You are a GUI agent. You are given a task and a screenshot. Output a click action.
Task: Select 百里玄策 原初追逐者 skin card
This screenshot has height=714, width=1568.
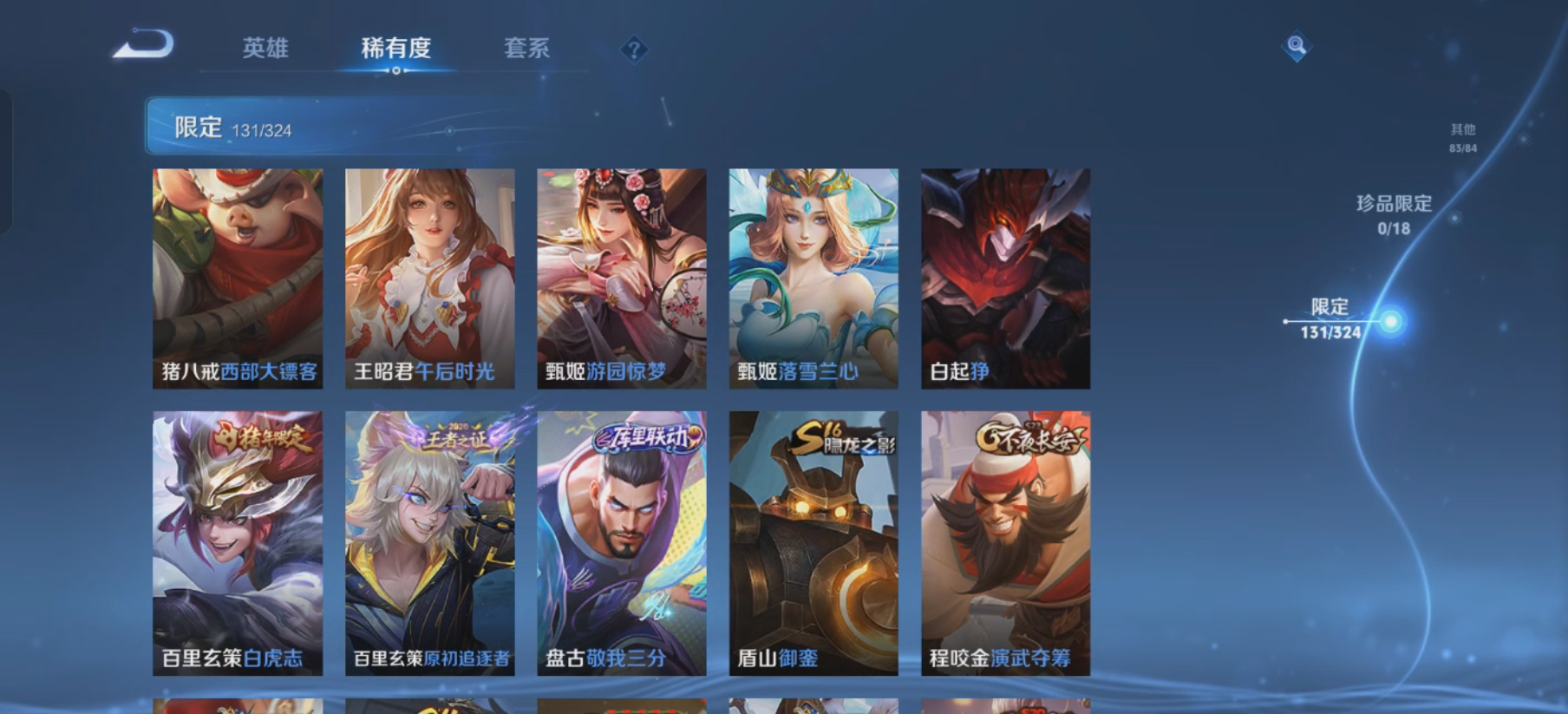[429, 543]
